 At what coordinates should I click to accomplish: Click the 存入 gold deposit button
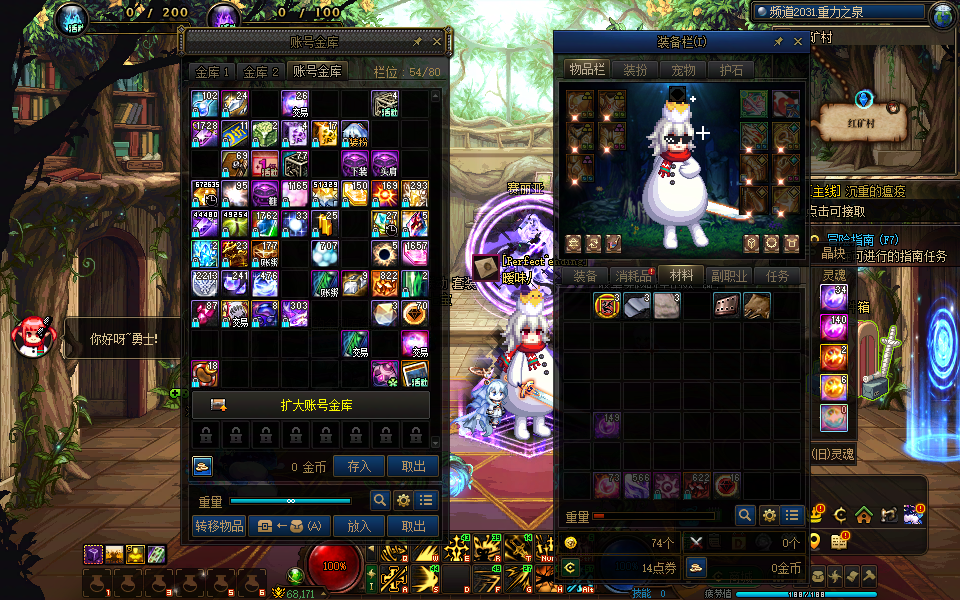point(359,466)
